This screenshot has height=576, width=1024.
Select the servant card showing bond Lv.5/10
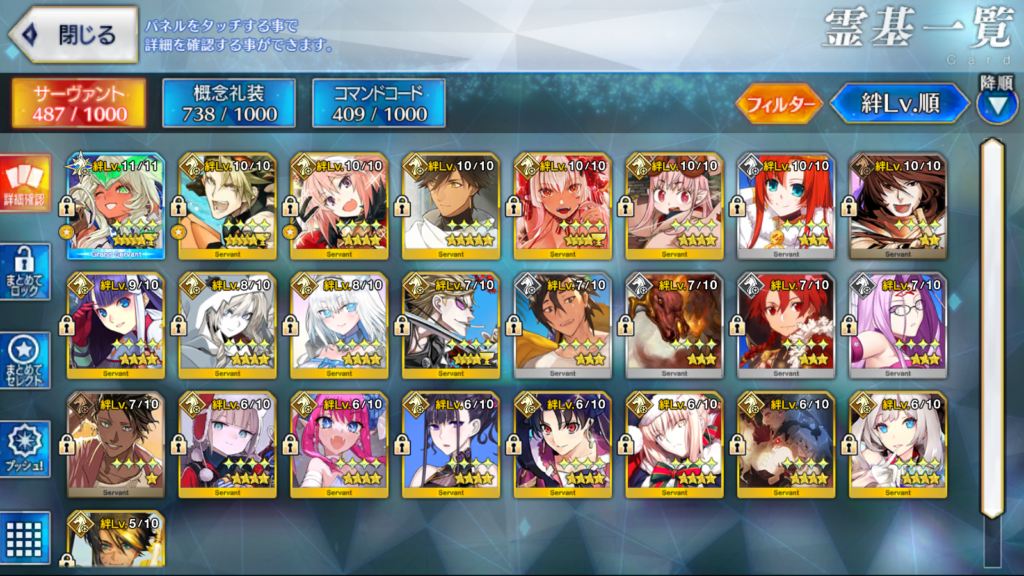115,540
